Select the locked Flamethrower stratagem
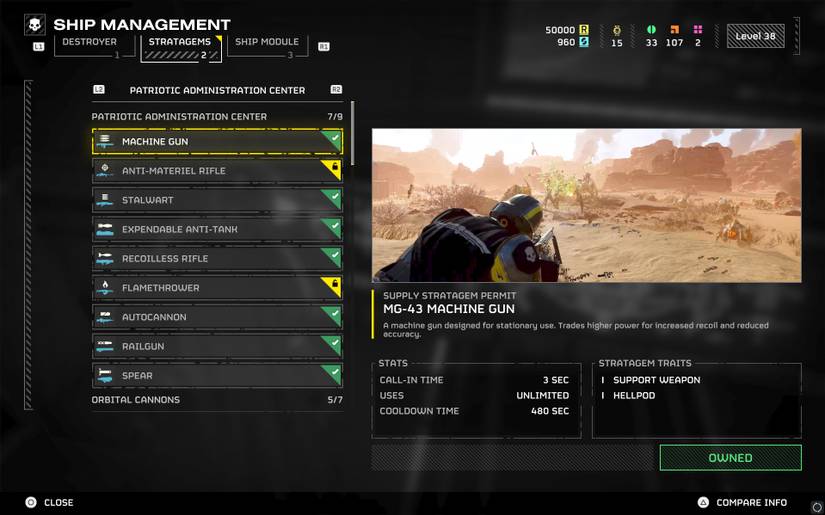The width and height of the screenshot is (825, 515). pos(217,288)
